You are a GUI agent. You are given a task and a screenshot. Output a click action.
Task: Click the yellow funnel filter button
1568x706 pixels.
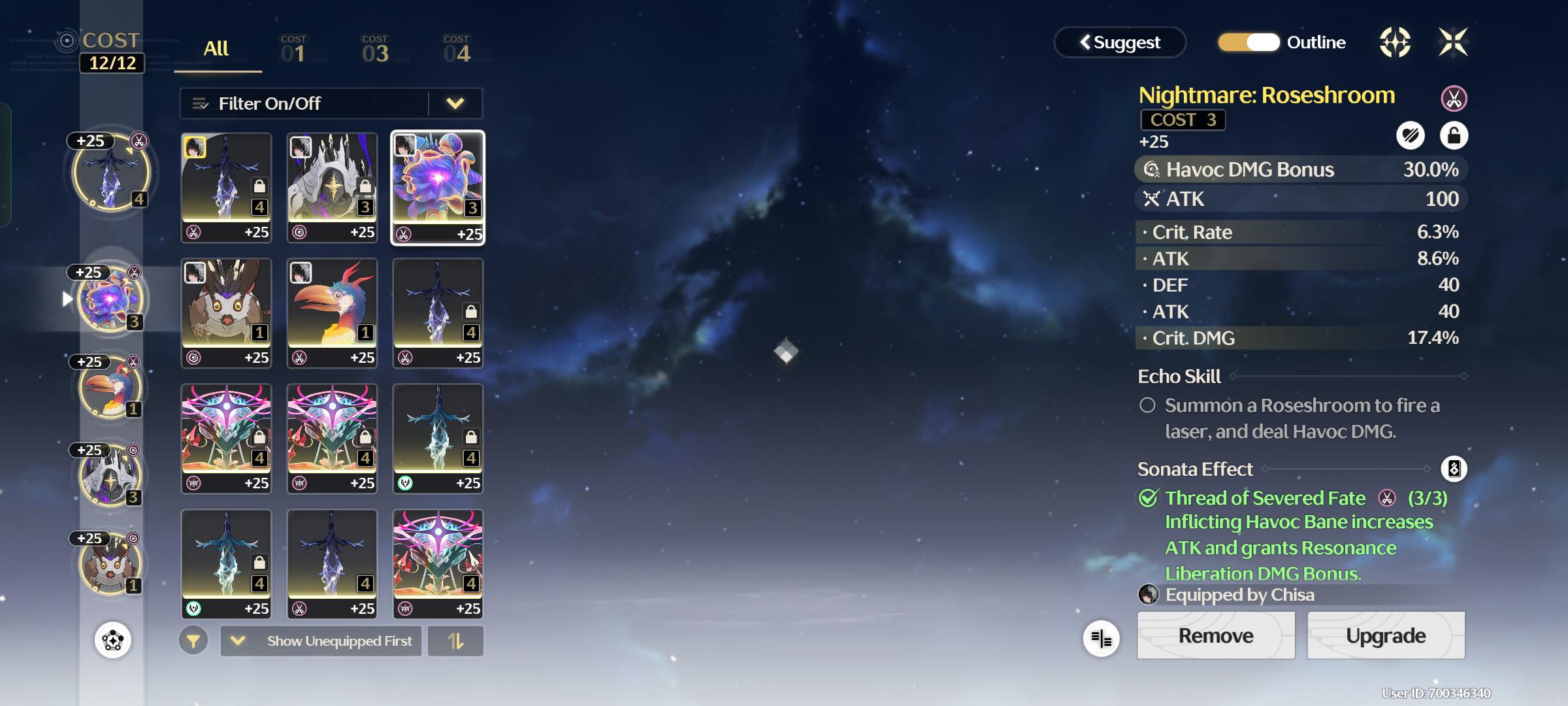tap(193, 641)
